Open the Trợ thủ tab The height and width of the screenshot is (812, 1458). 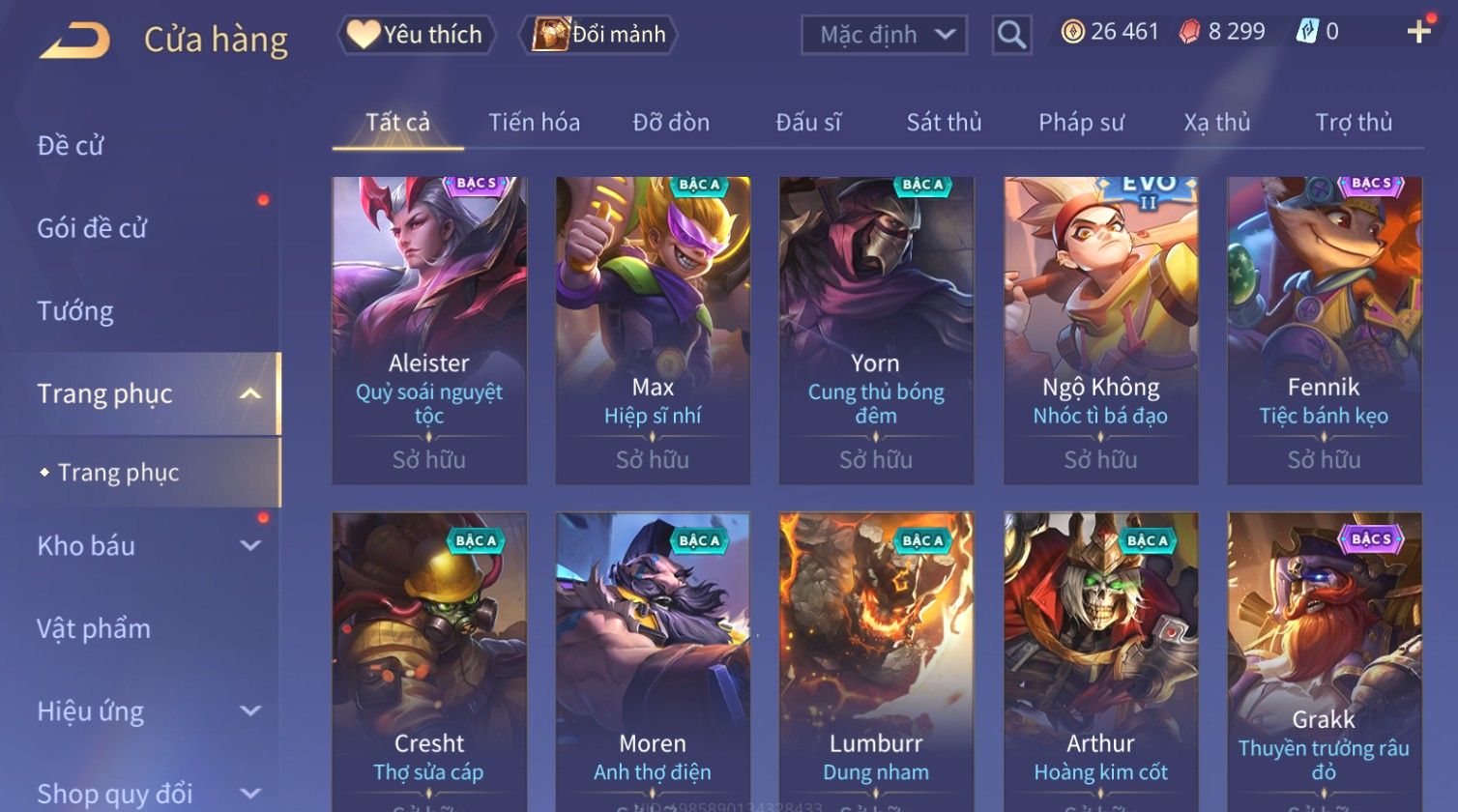point(1354,123)
